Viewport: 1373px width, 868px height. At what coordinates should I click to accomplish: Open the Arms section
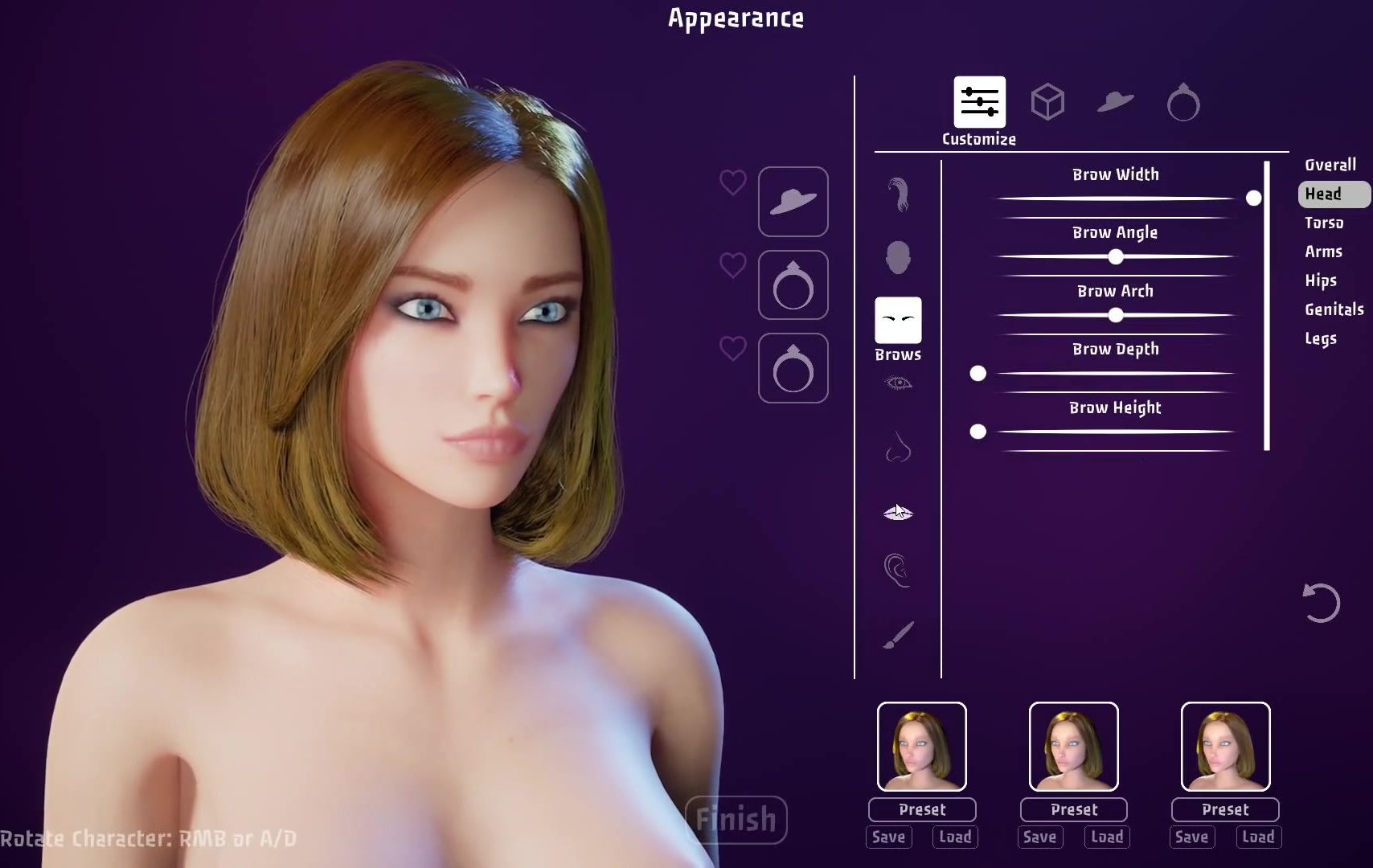tap(1323, 252)
